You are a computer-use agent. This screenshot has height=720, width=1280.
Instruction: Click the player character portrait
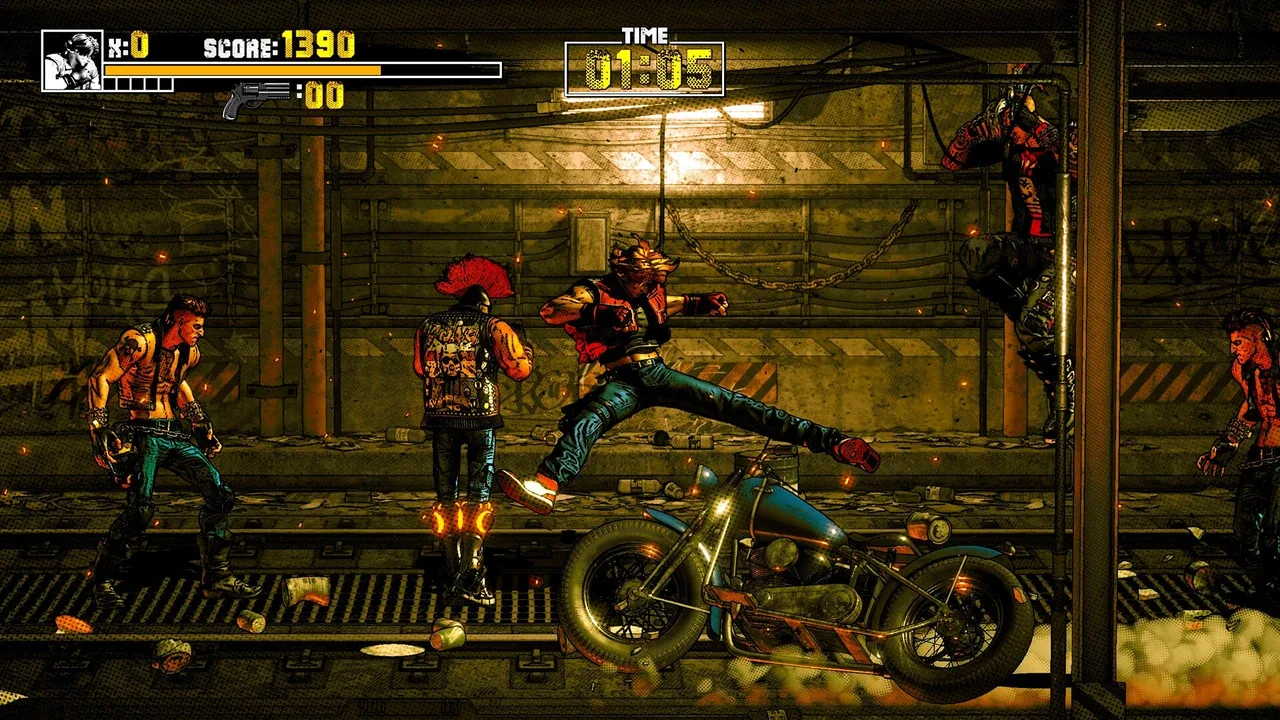[x=72, y=61]
